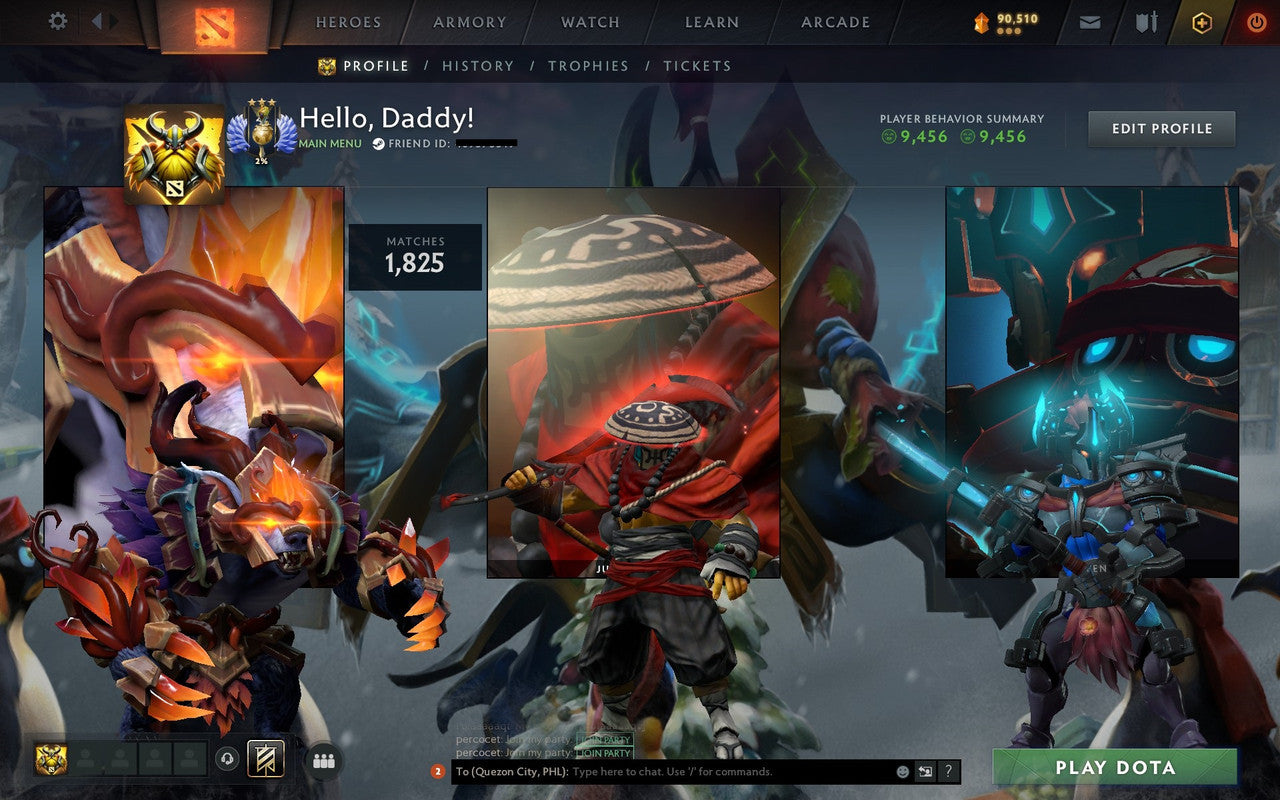Open the Armory shield-and-sword icon
This screenshot has width=1280, height=800.
click(x=1145, y=22)
